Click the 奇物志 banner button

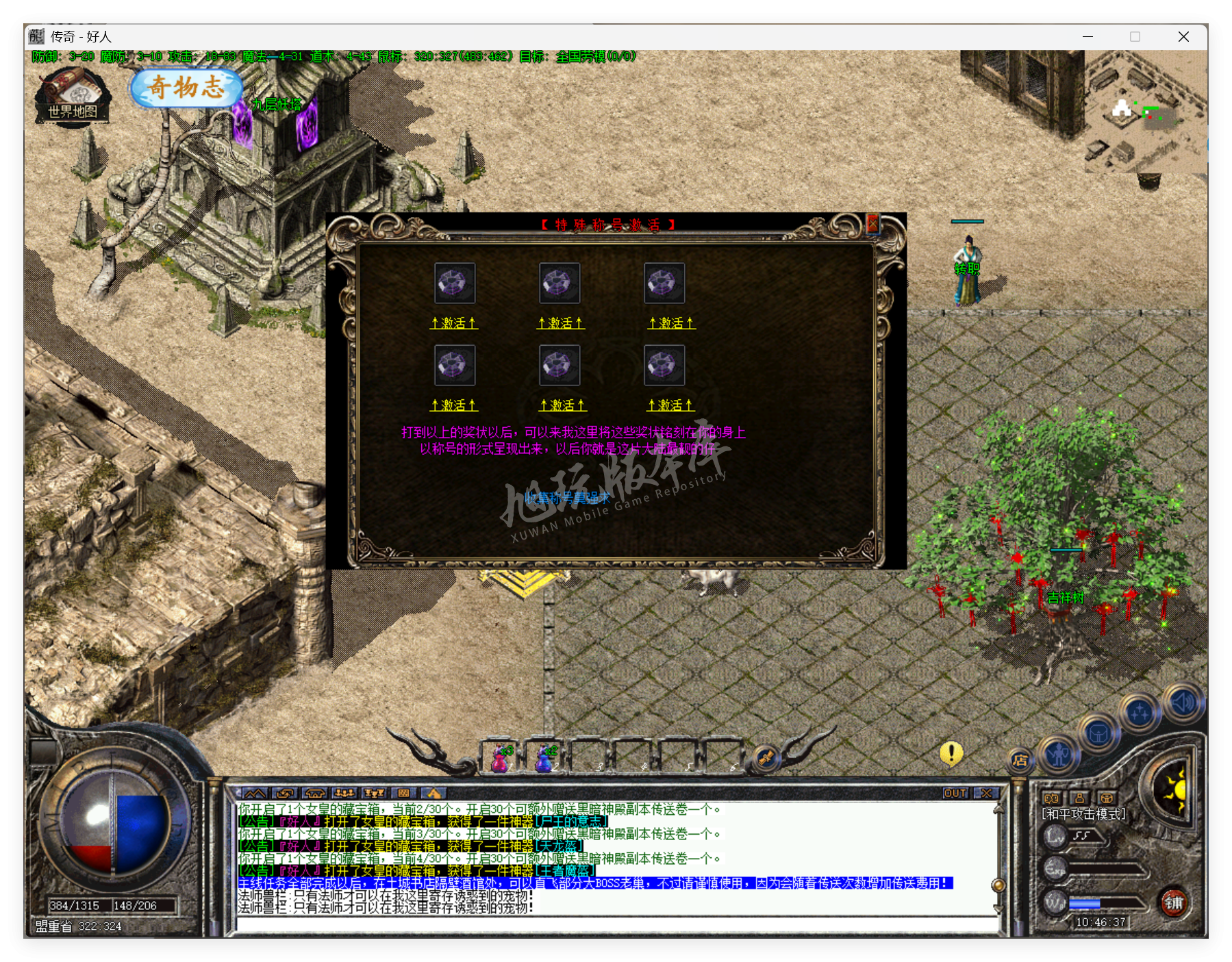[186, 89]
